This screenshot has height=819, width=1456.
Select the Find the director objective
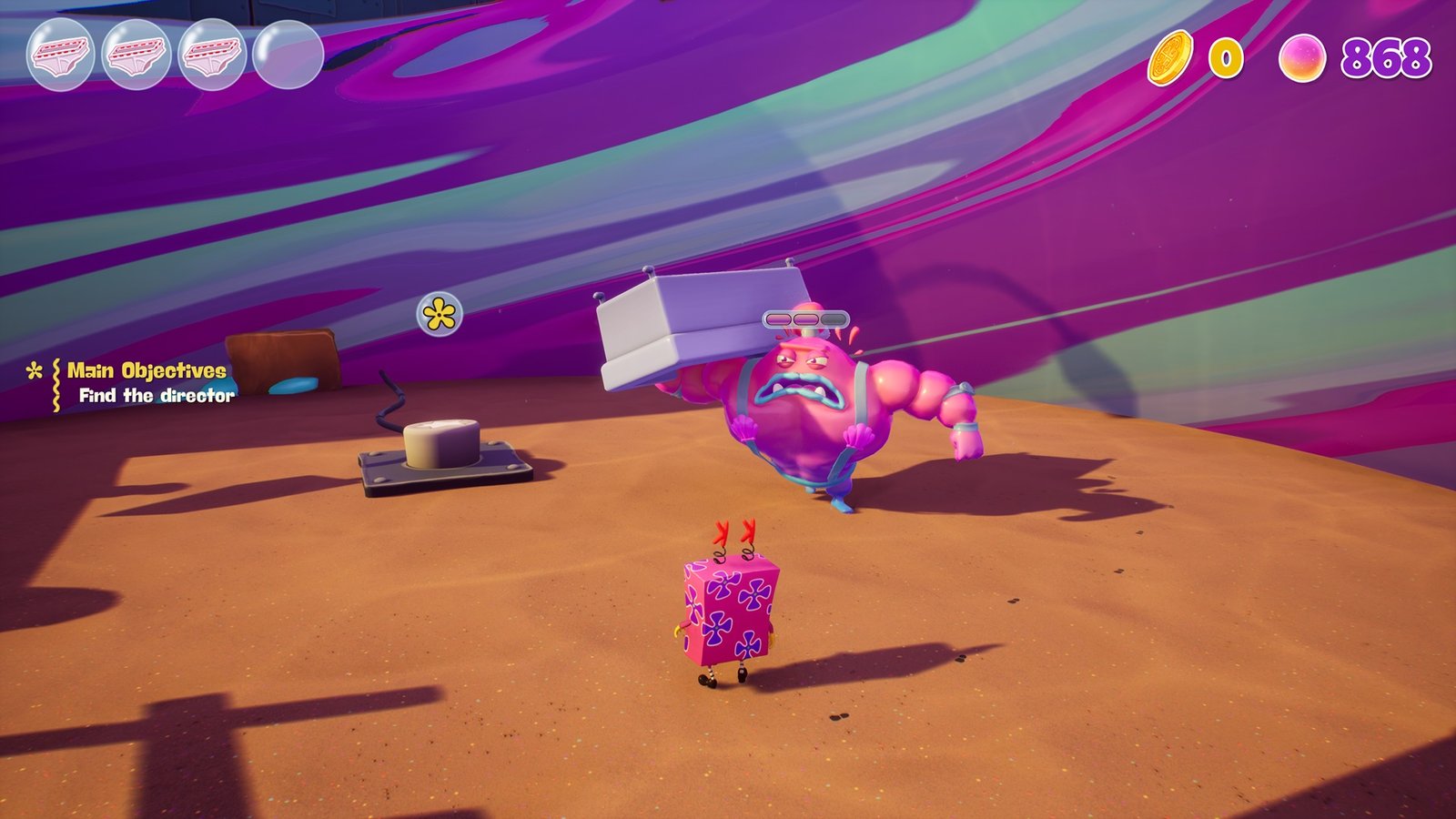[x=157, y=397]
